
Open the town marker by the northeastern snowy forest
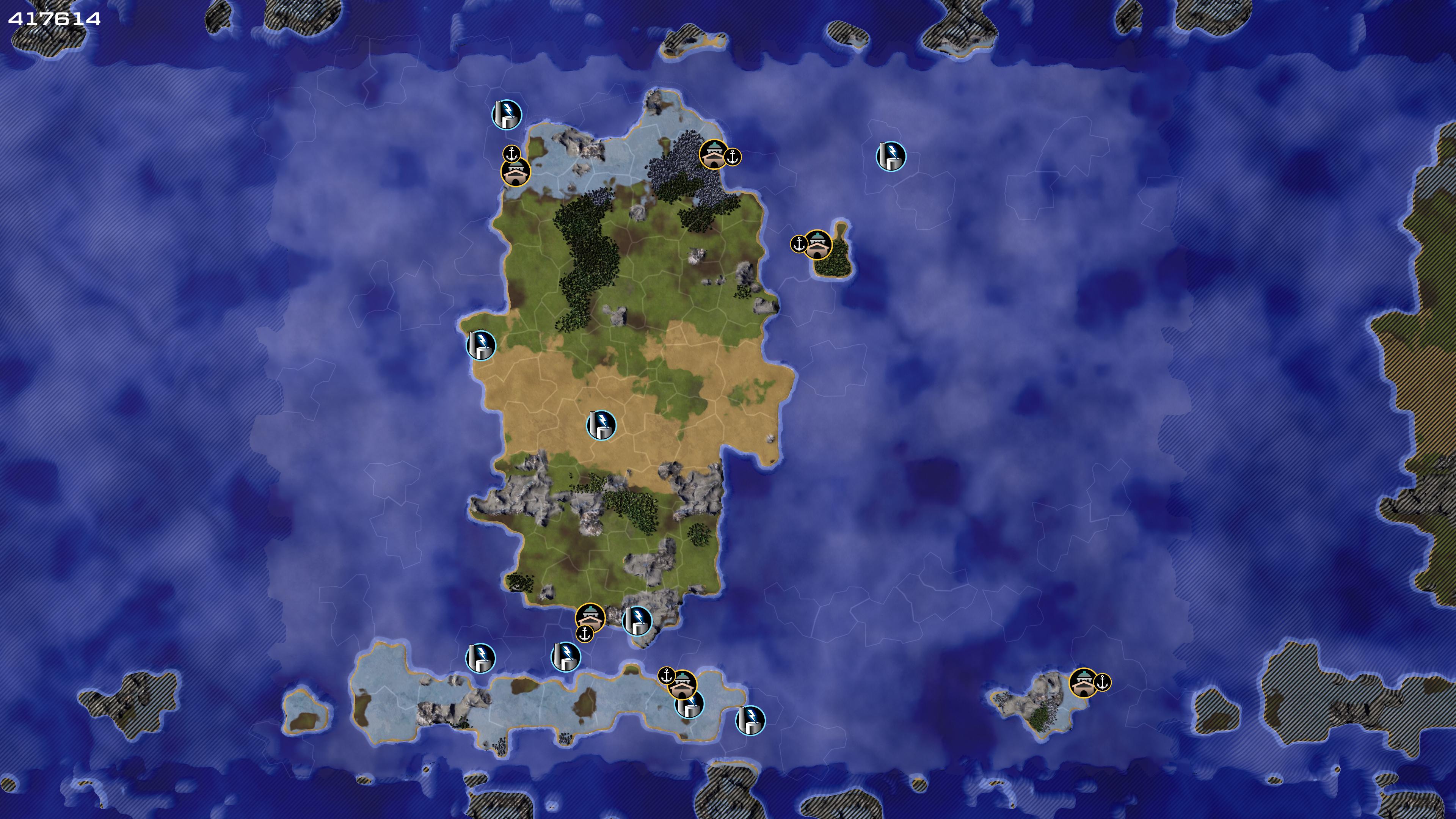coord(714,154)
